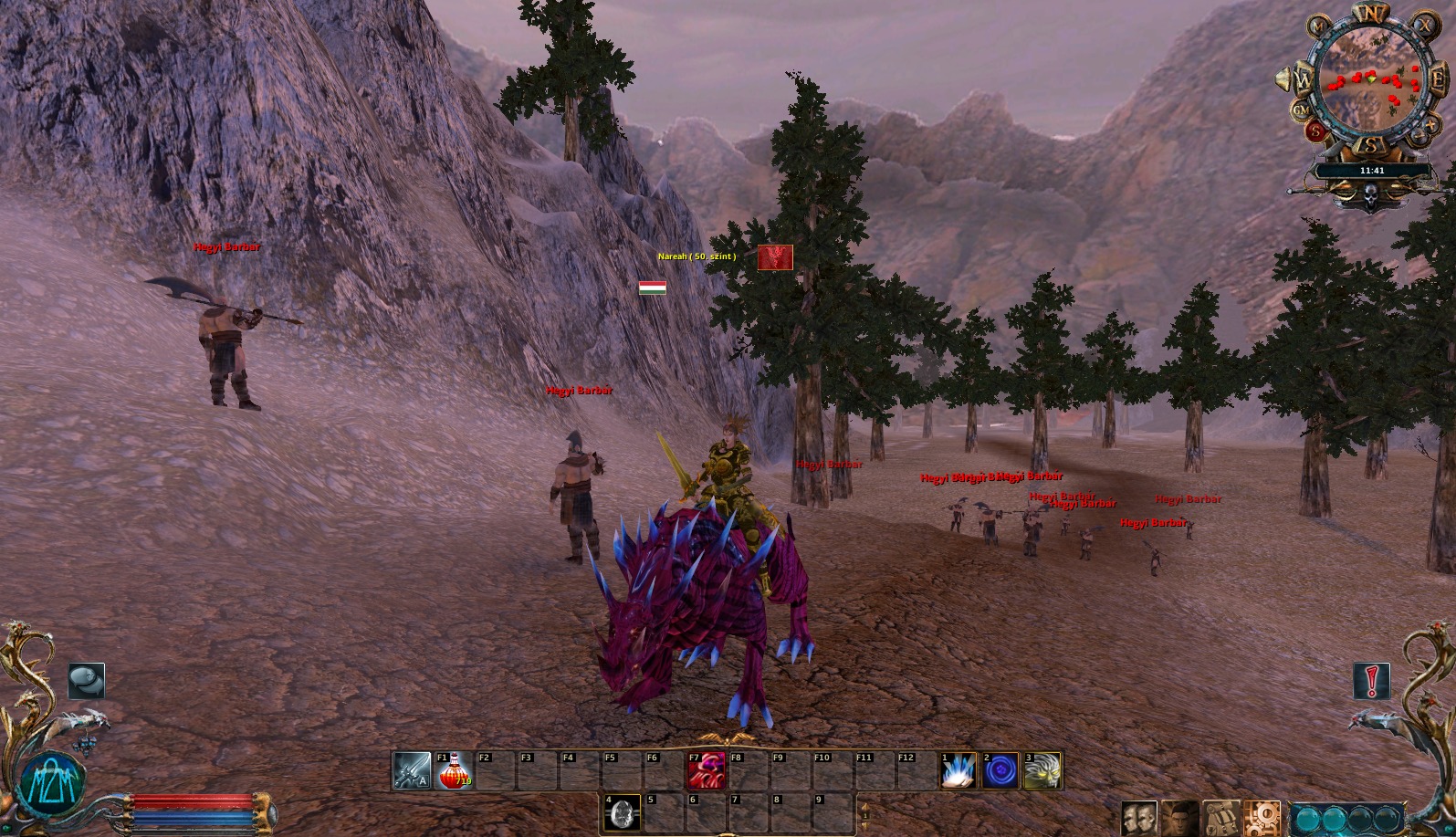
Task: Cast the blue flame skill in slot 1
Action: pyautogui.click(x=958, y=771)
